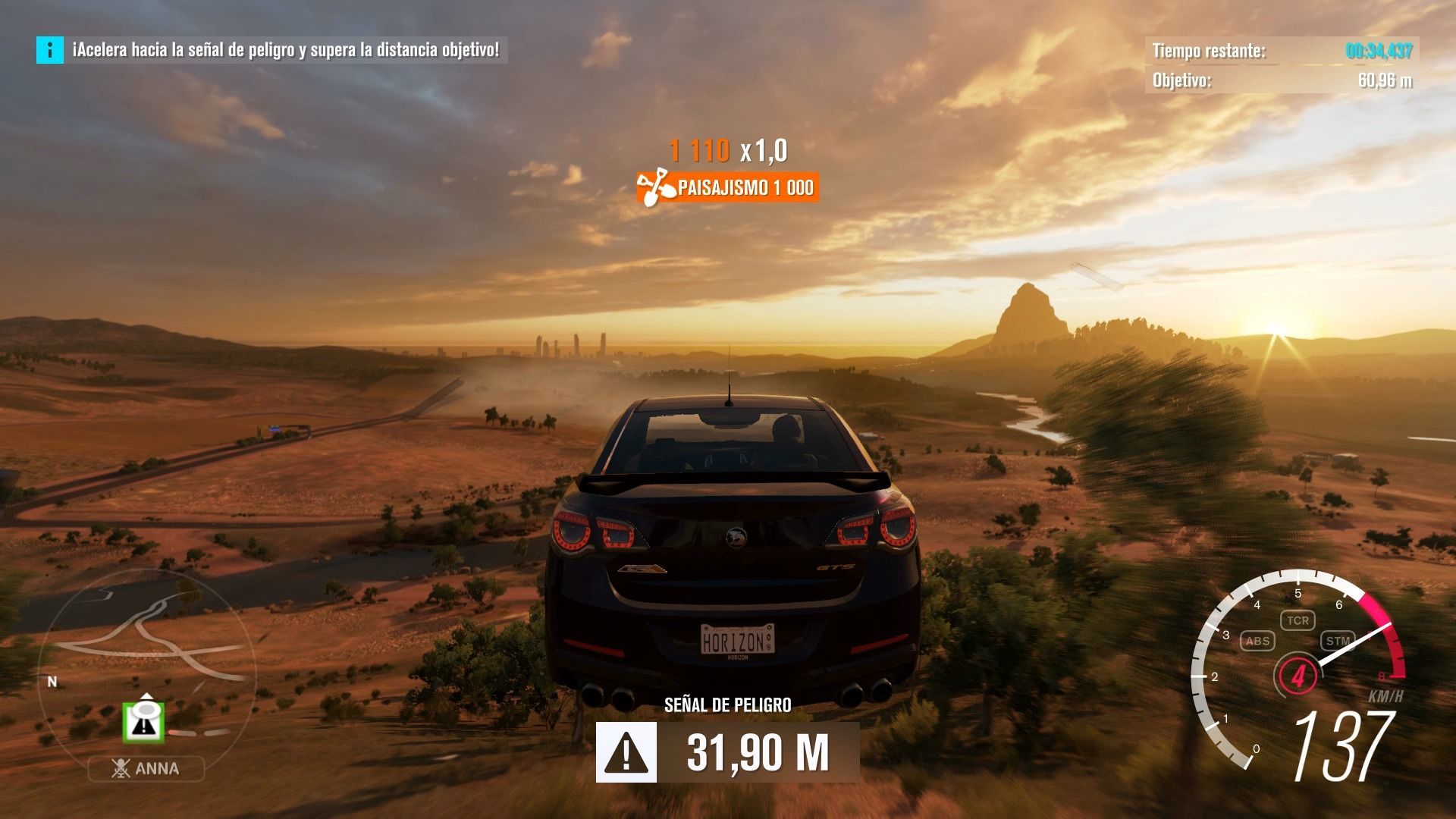Screen dimensions: 1456x819
Task: Click the ANNA voice assistant label
Action: (146, 769)
